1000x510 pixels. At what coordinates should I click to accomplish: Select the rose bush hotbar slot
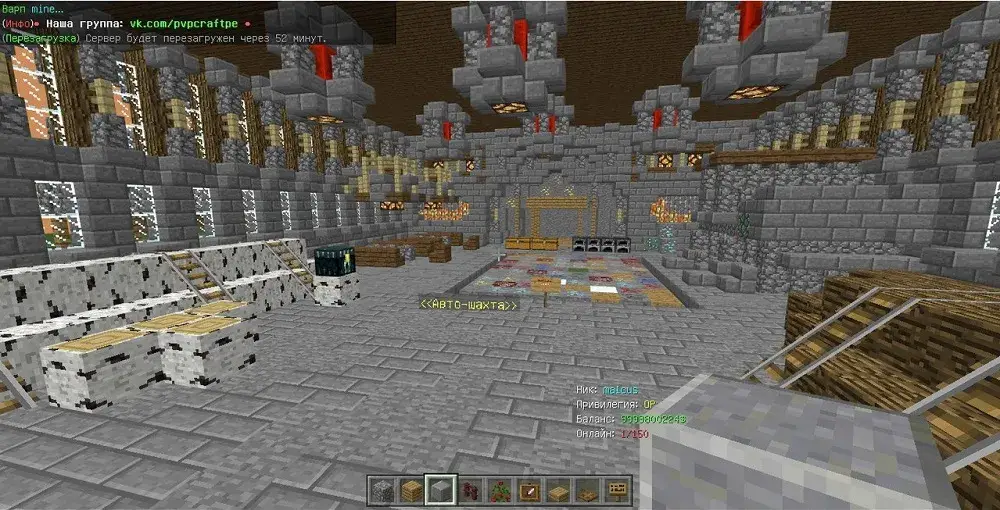[498, 490]
